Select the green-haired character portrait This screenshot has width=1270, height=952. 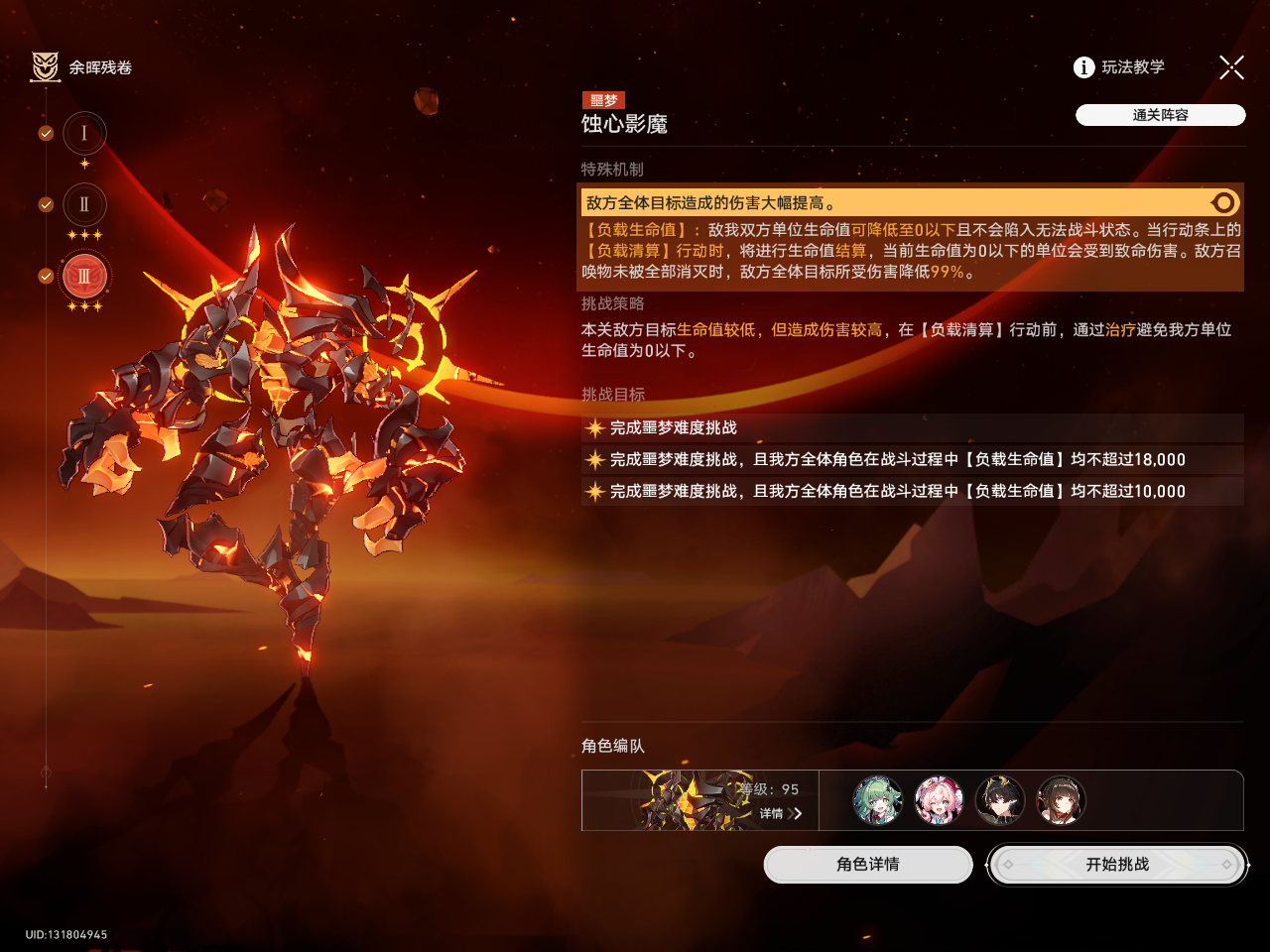[x=878, y=800]
